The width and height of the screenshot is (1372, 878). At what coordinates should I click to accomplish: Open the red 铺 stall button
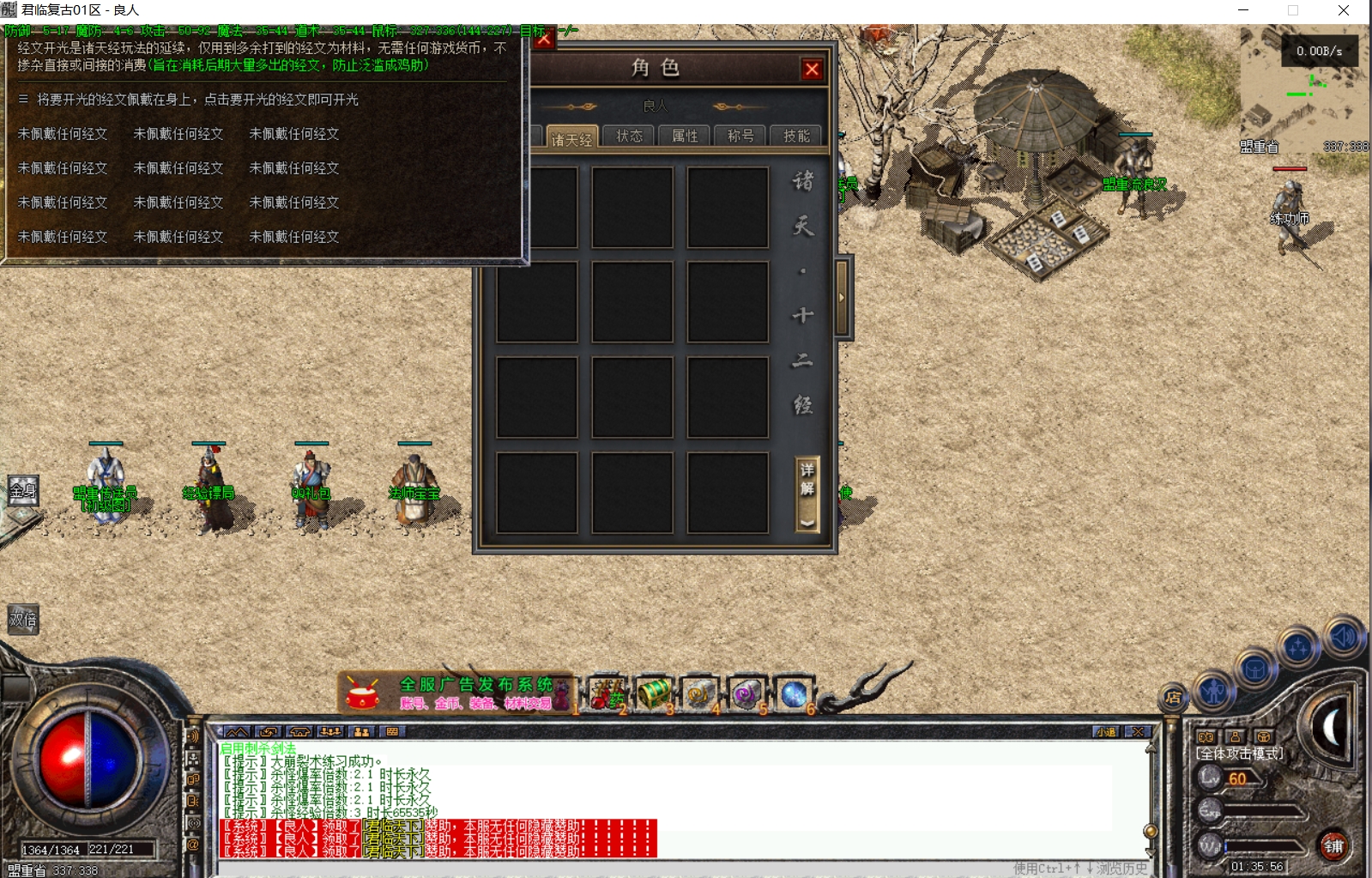1333,846
